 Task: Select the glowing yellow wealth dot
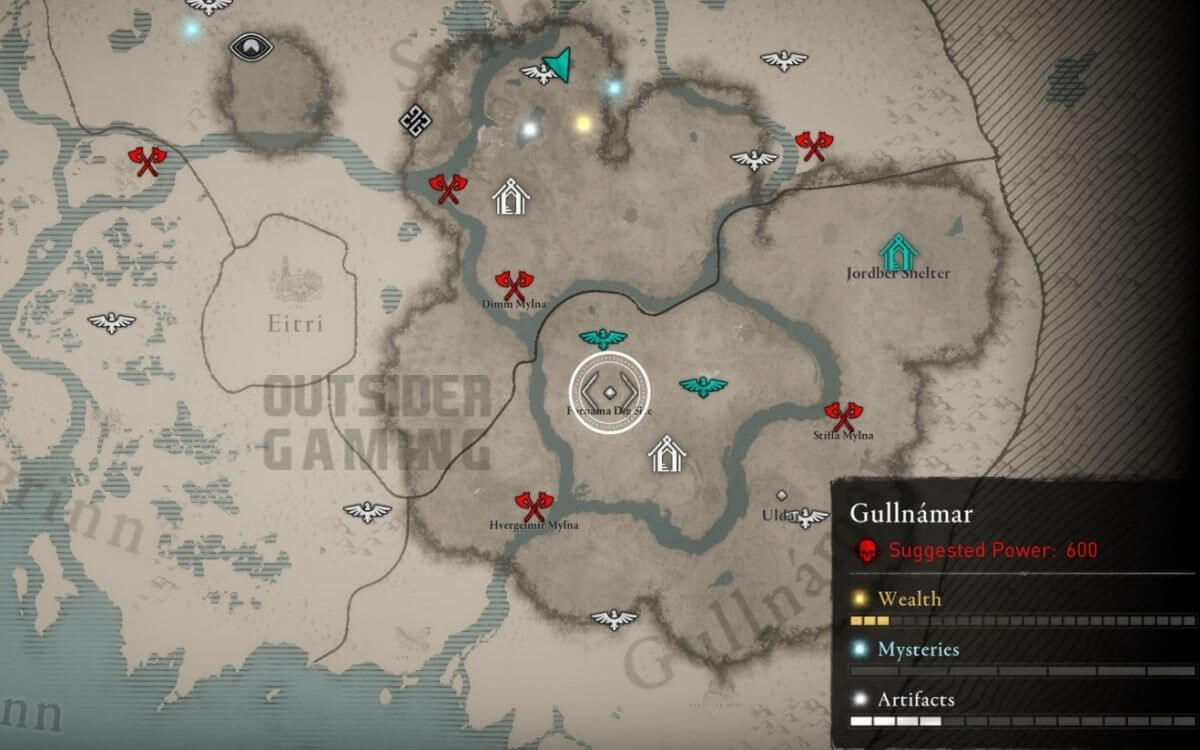coord(583,123)
